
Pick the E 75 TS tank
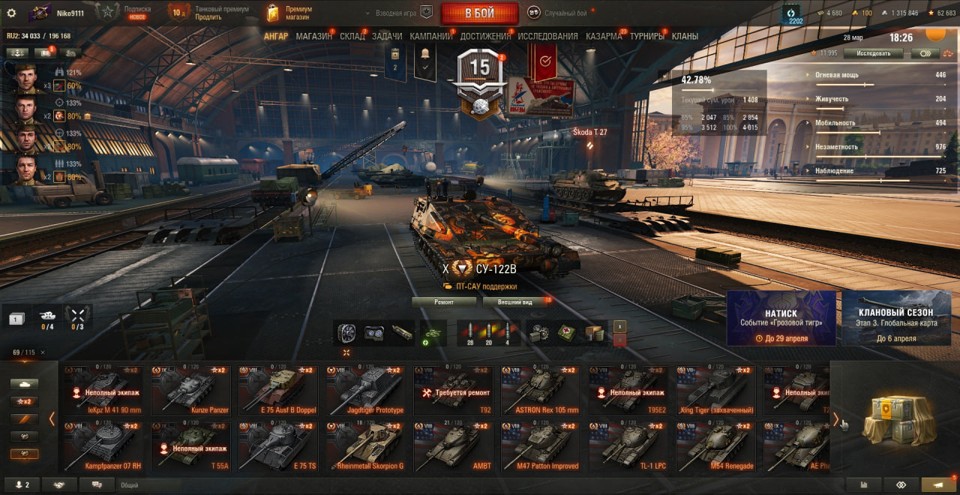279,446
